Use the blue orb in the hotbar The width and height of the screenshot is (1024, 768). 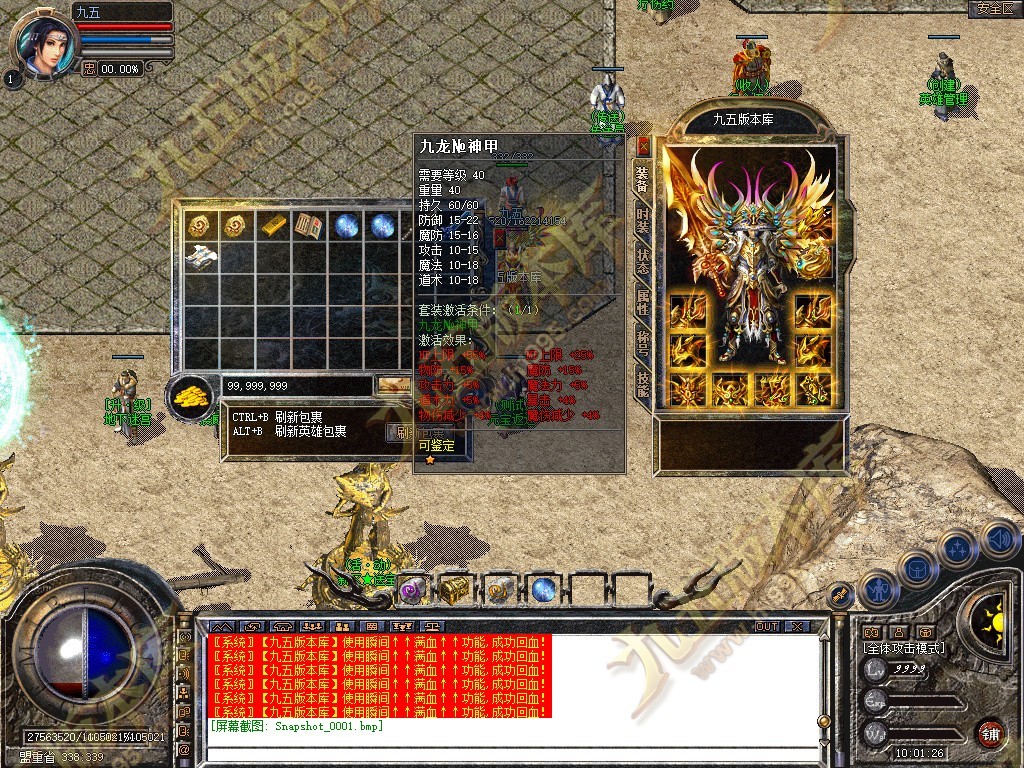543,589
